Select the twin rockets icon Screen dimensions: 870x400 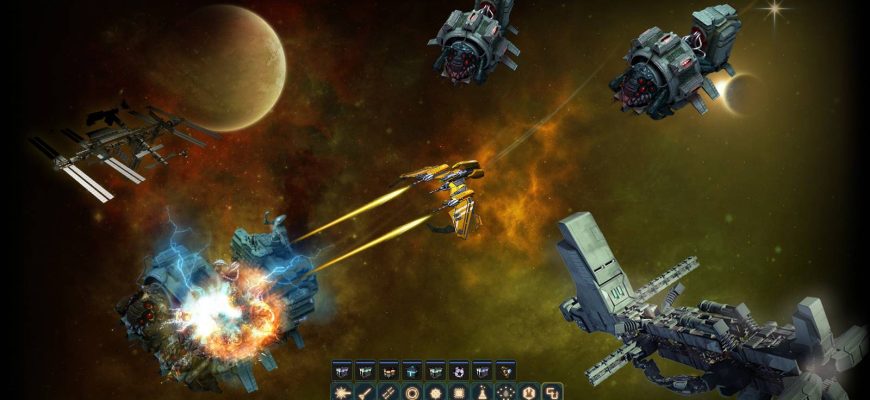[x=388, y=391]
